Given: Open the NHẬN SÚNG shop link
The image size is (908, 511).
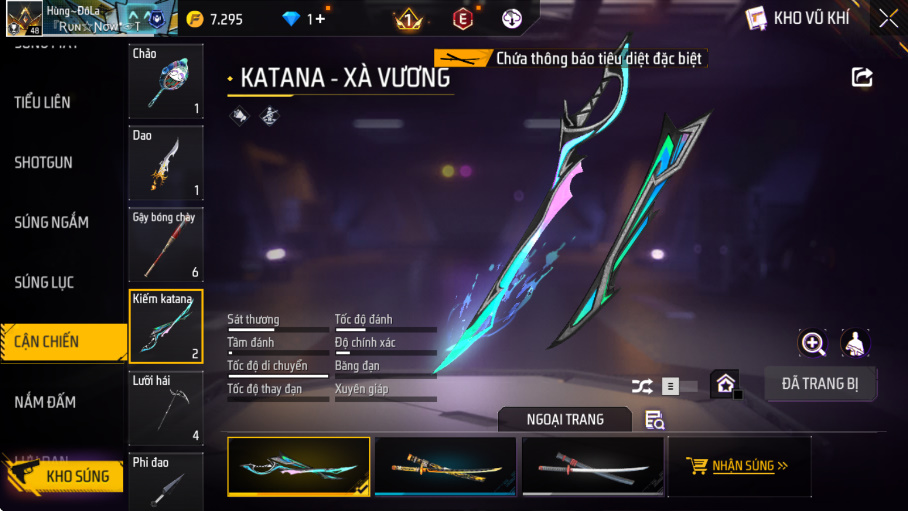Looking at the screenshot, I should [x=738, y=466].
